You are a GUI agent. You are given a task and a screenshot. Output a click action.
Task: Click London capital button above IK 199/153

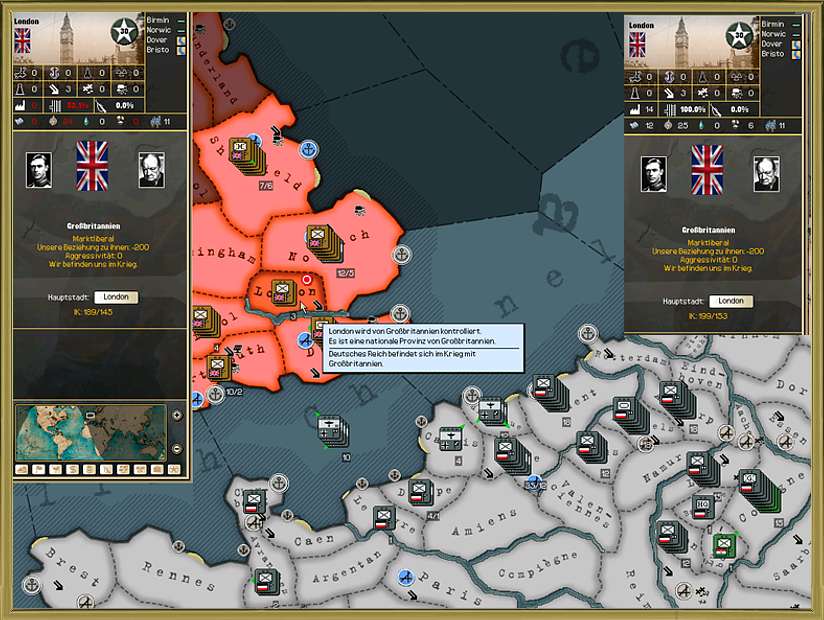pos(731,301)
